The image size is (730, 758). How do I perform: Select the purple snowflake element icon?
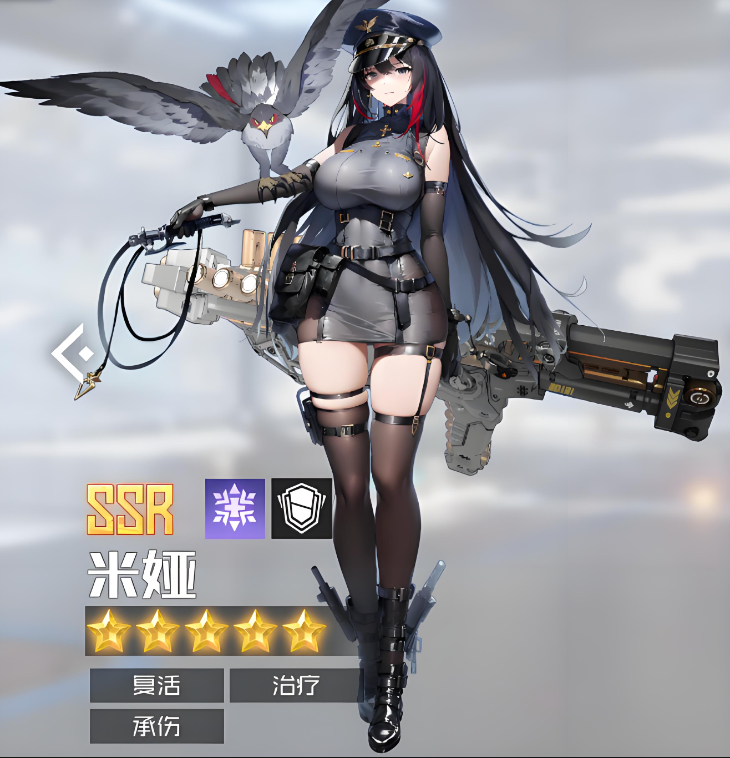(235, 508)
